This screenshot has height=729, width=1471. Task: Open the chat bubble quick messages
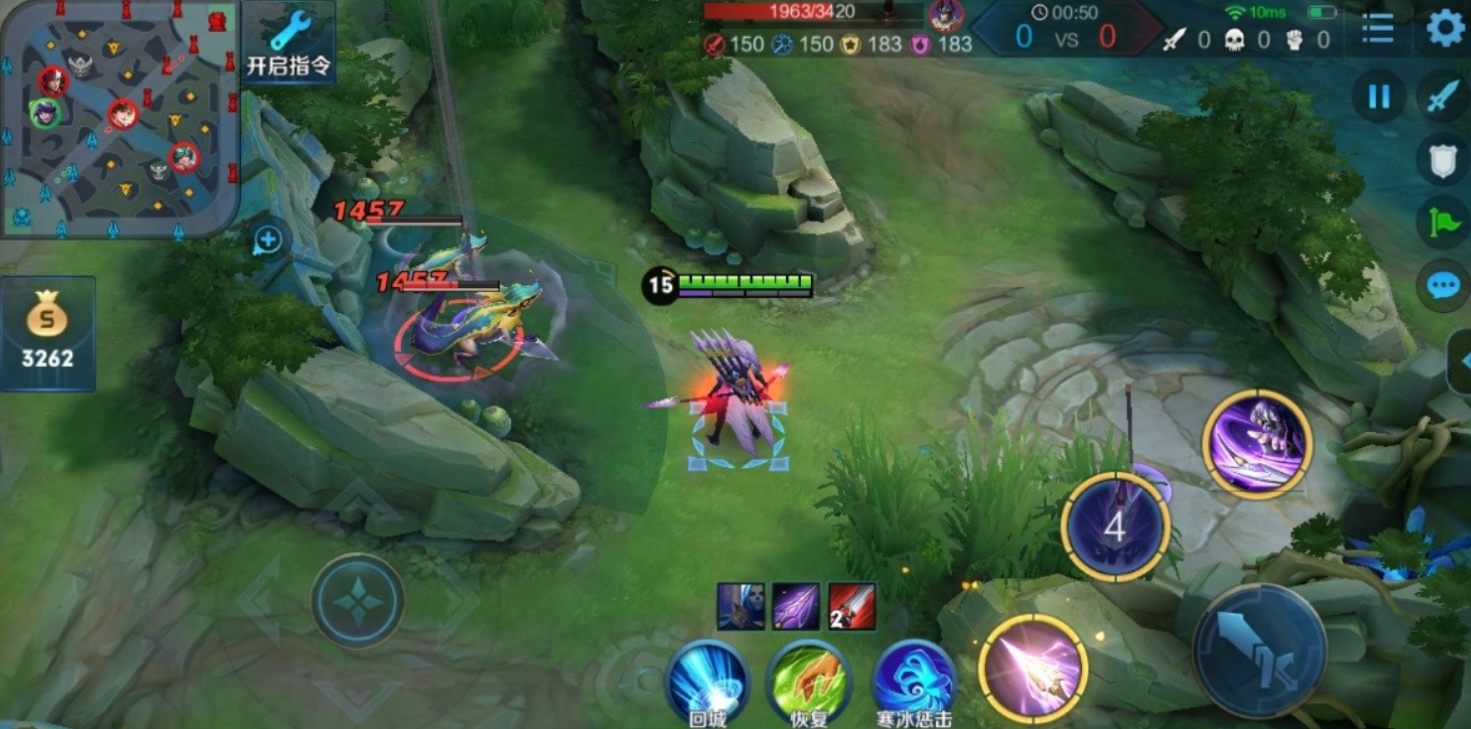1442,287
